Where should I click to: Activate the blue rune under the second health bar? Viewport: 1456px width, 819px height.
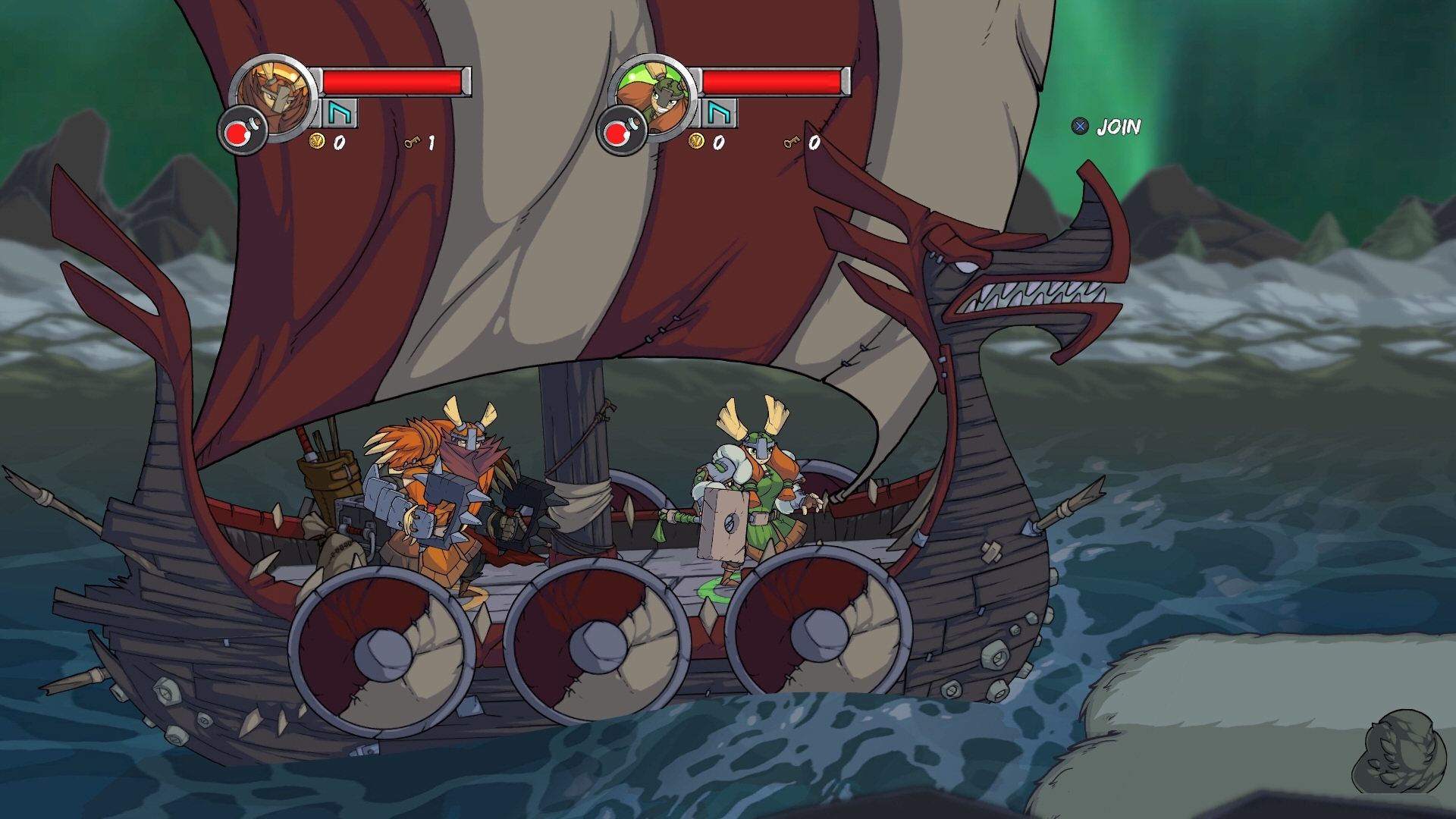tap(718, 114)
